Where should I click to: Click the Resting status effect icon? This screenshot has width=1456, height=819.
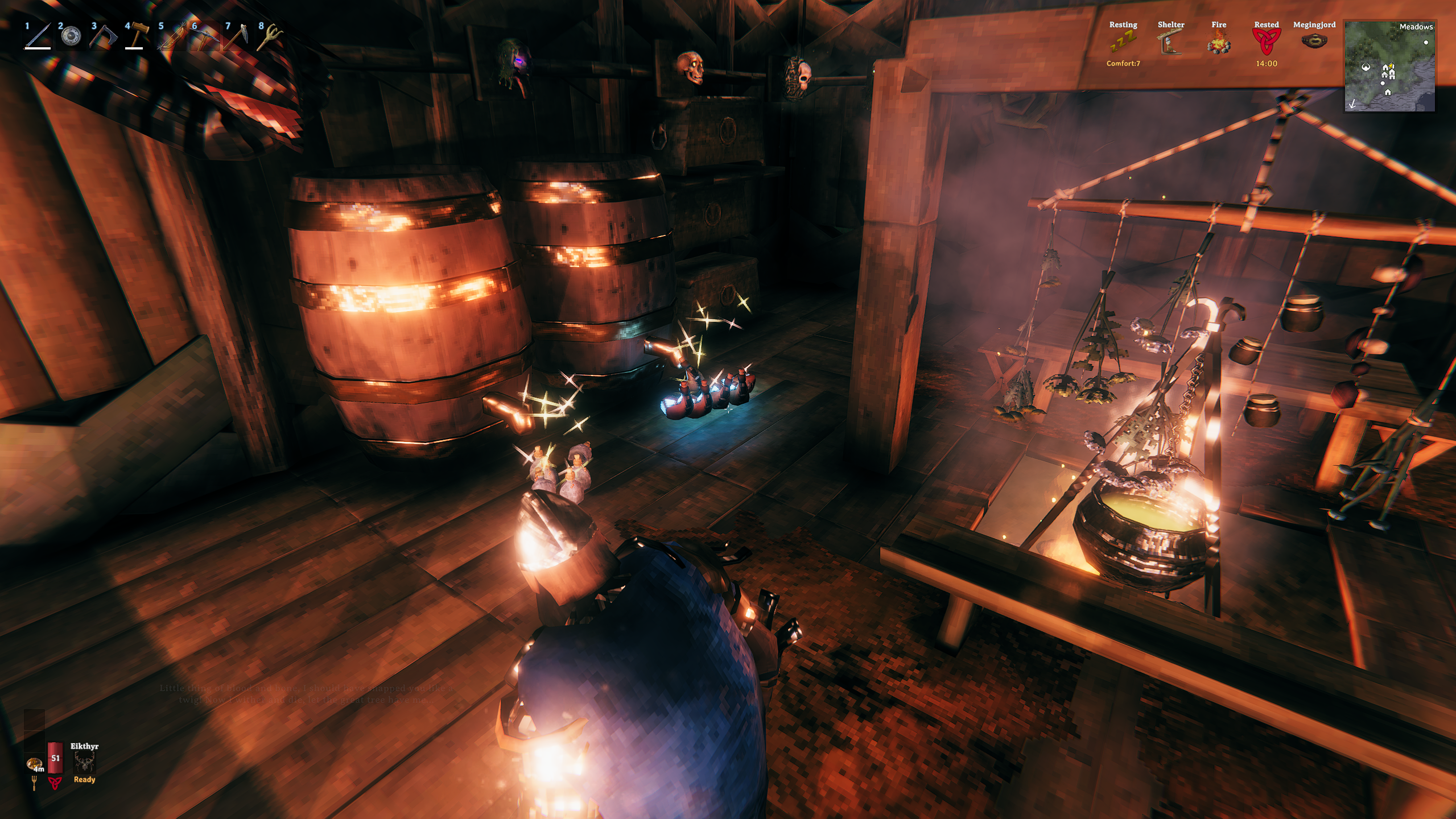click(x=1123, y=42)
